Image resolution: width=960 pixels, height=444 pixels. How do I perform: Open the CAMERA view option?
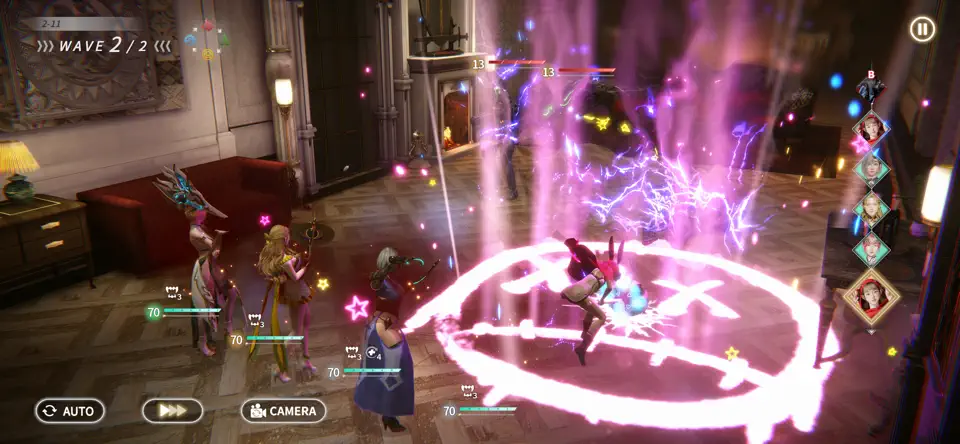[x=284, y=411]
